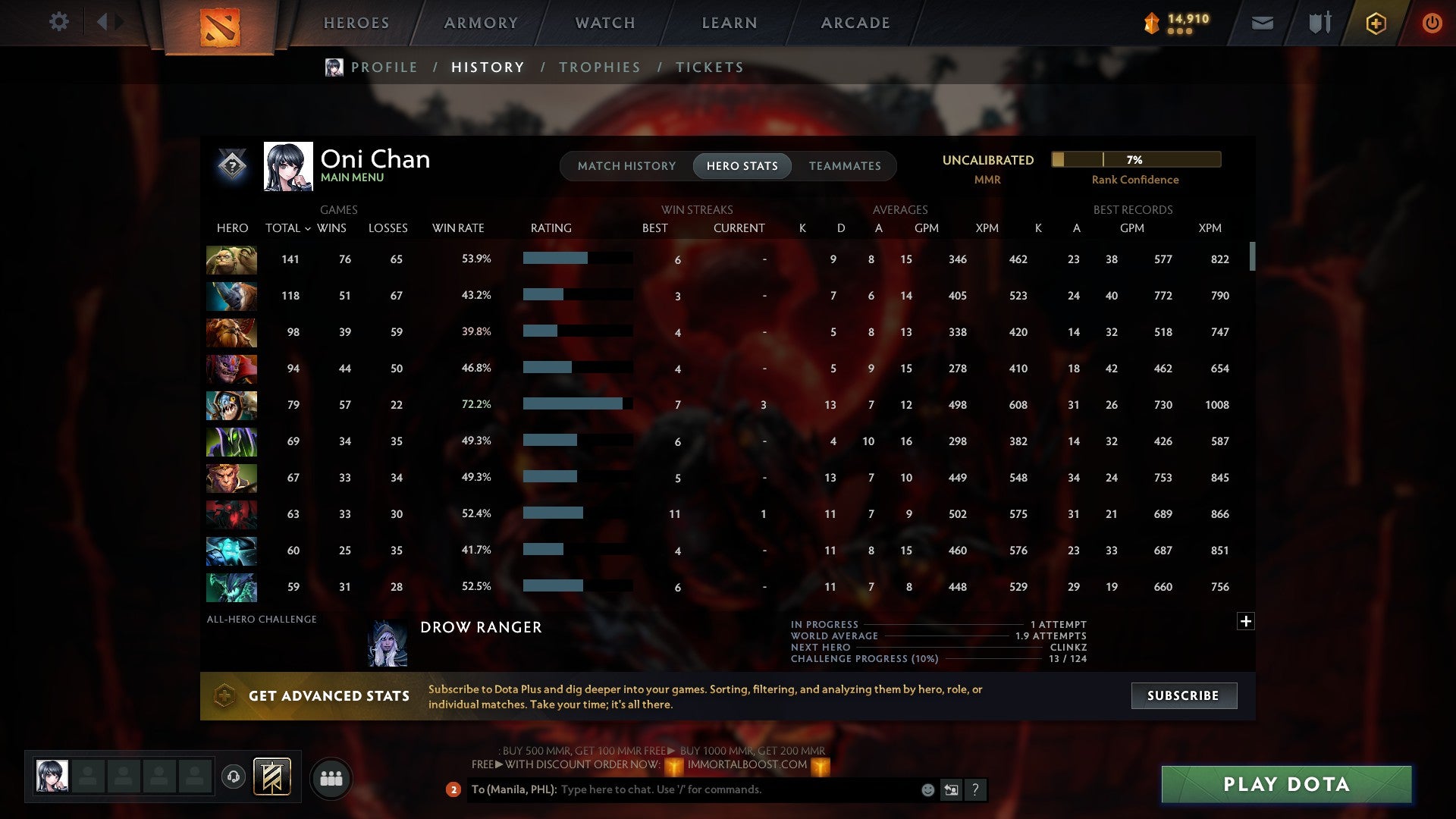The height and width of the screenshot is (819, 1456).
Task: Click the 7% Rank Confidence progress bar
Action: 1134,159
